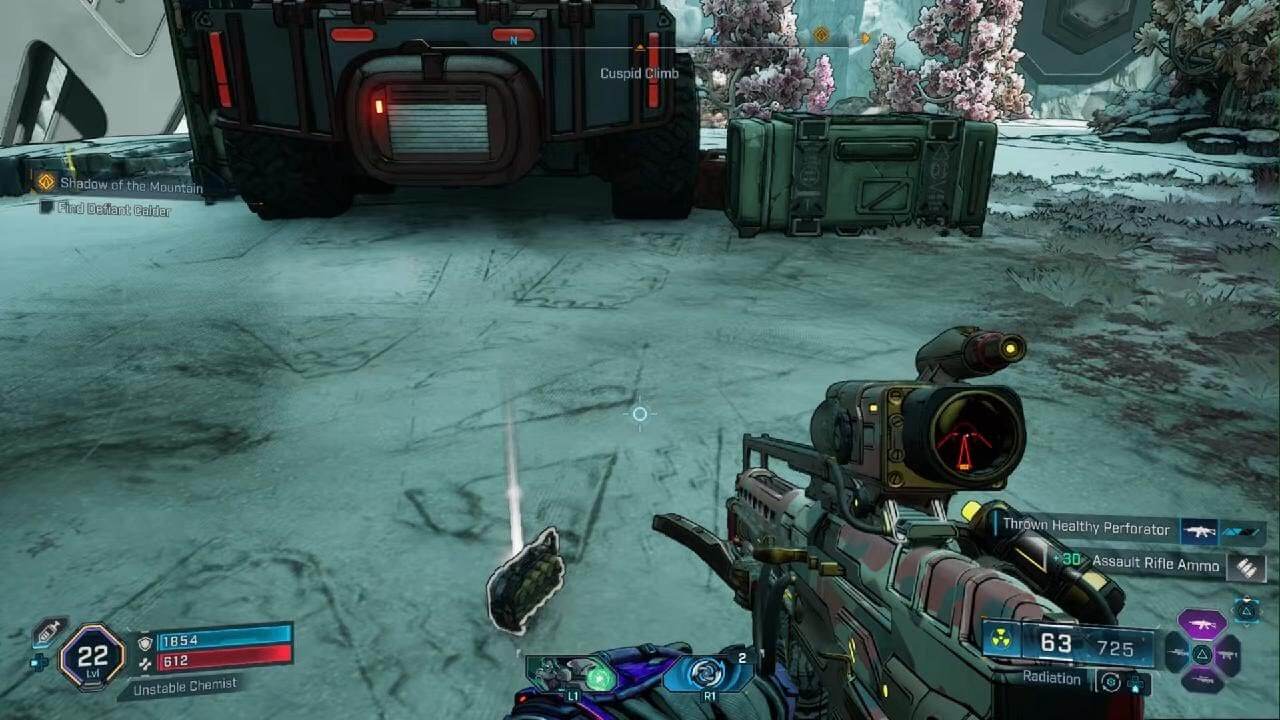The height and width of the screenshot is (720, 1280).
Task: Open the Shadow of the Mountain quest tracker
Action: [x=130, y=185]
